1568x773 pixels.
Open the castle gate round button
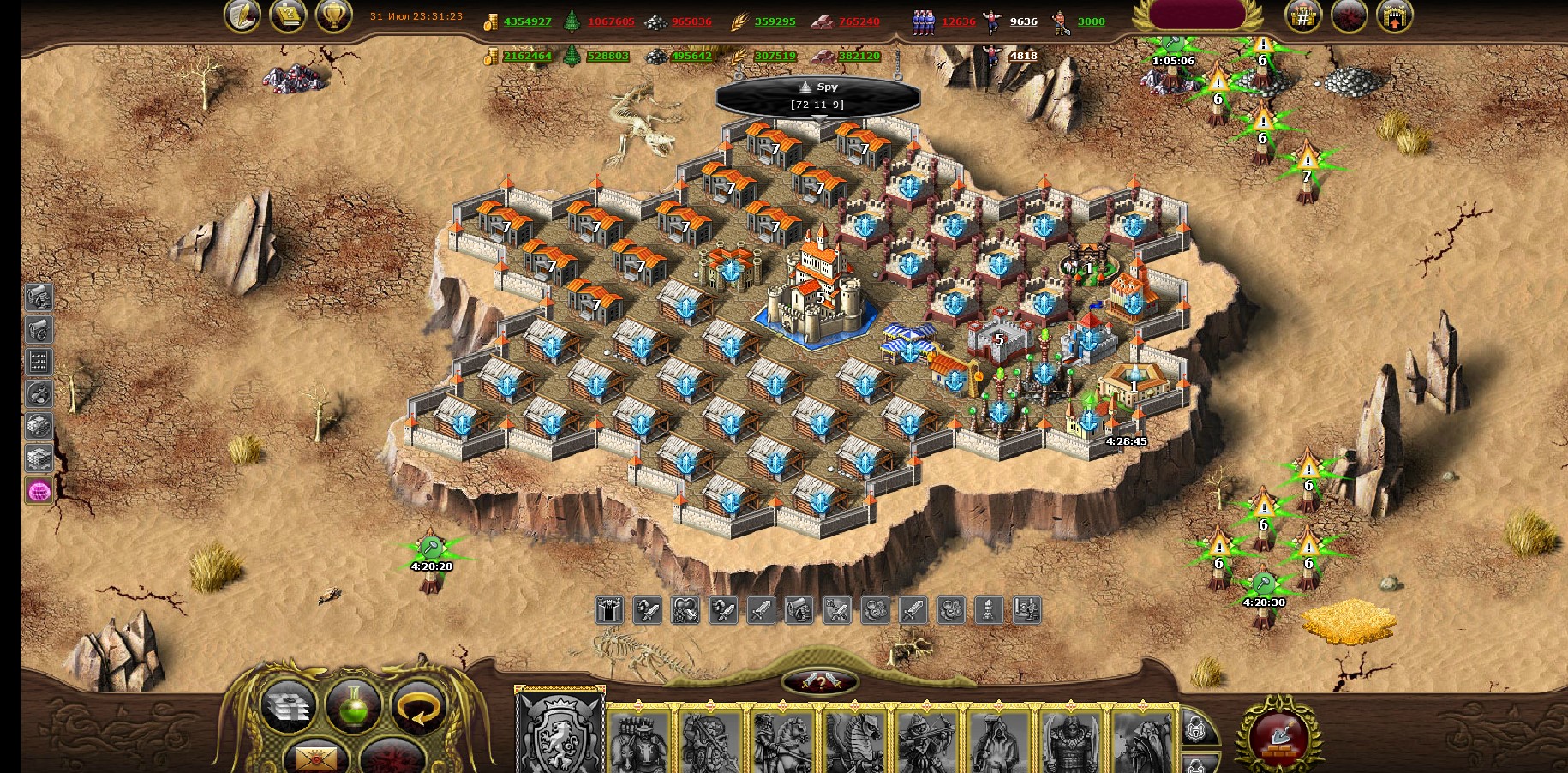[x=1394, y=15]
